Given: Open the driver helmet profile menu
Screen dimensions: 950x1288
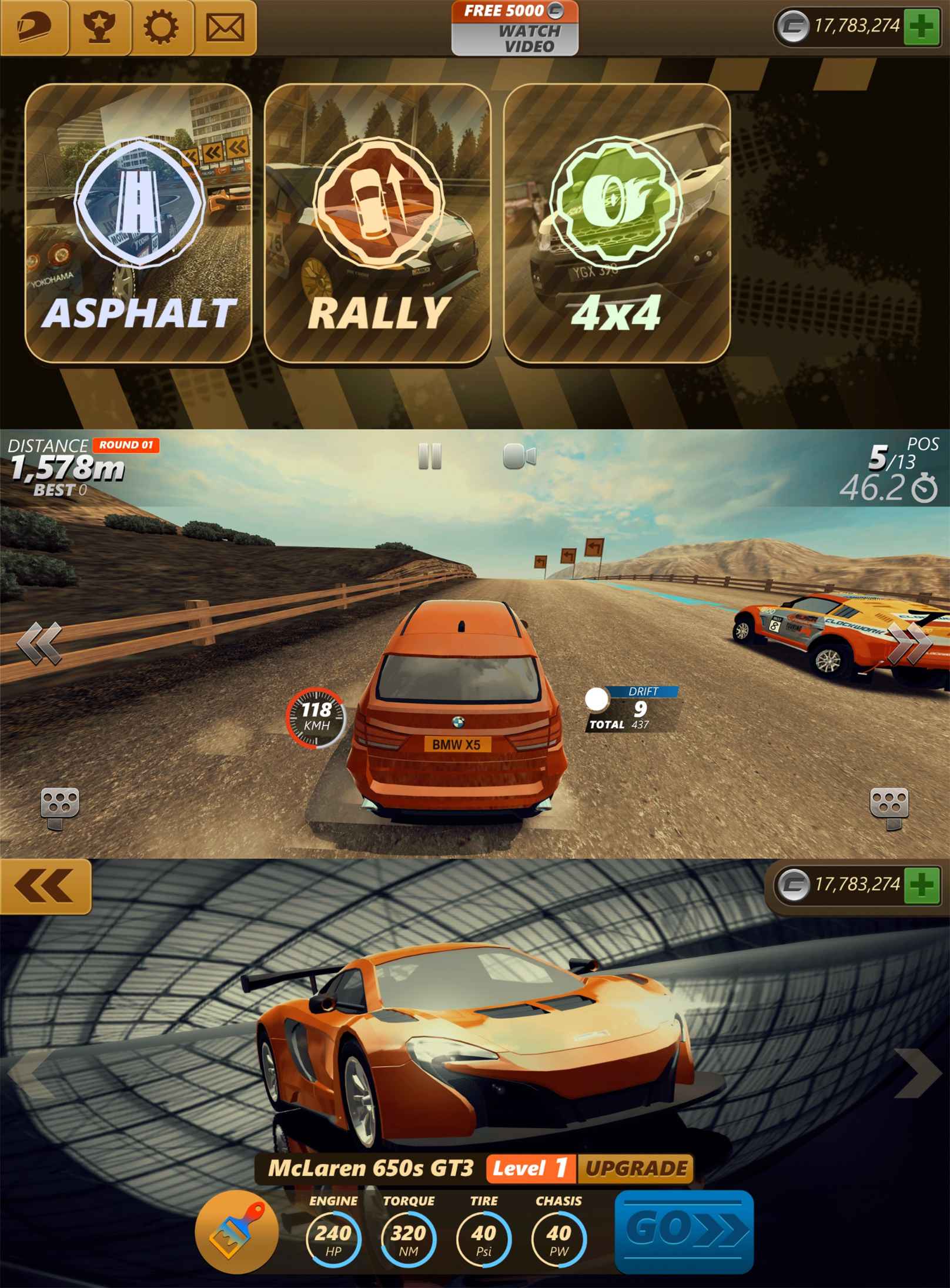Looking at the screenshot, I should click(x=34, y=28).
